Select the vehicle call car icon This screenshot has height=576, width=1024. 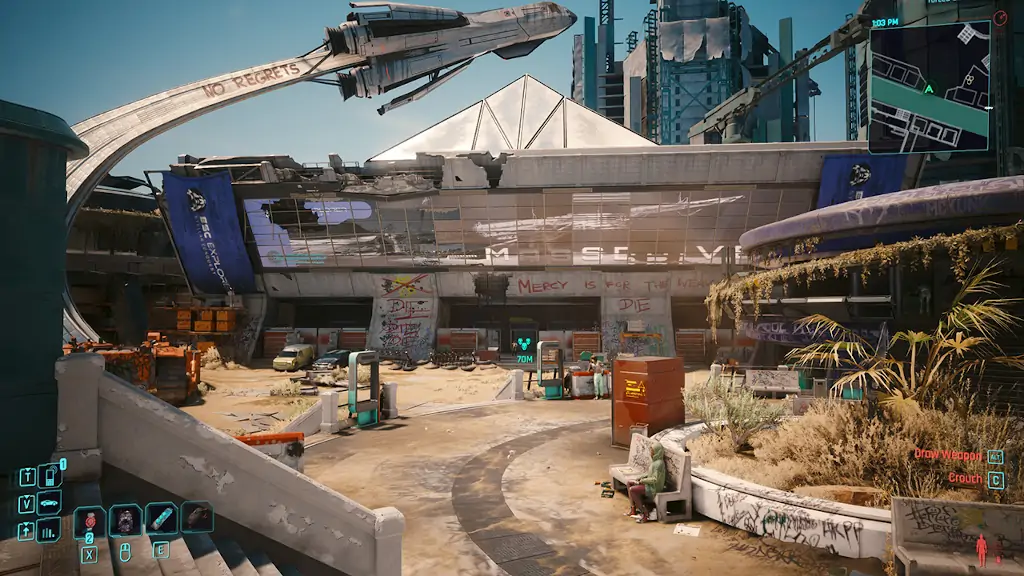pyautogui.click(x=48, y=502)
